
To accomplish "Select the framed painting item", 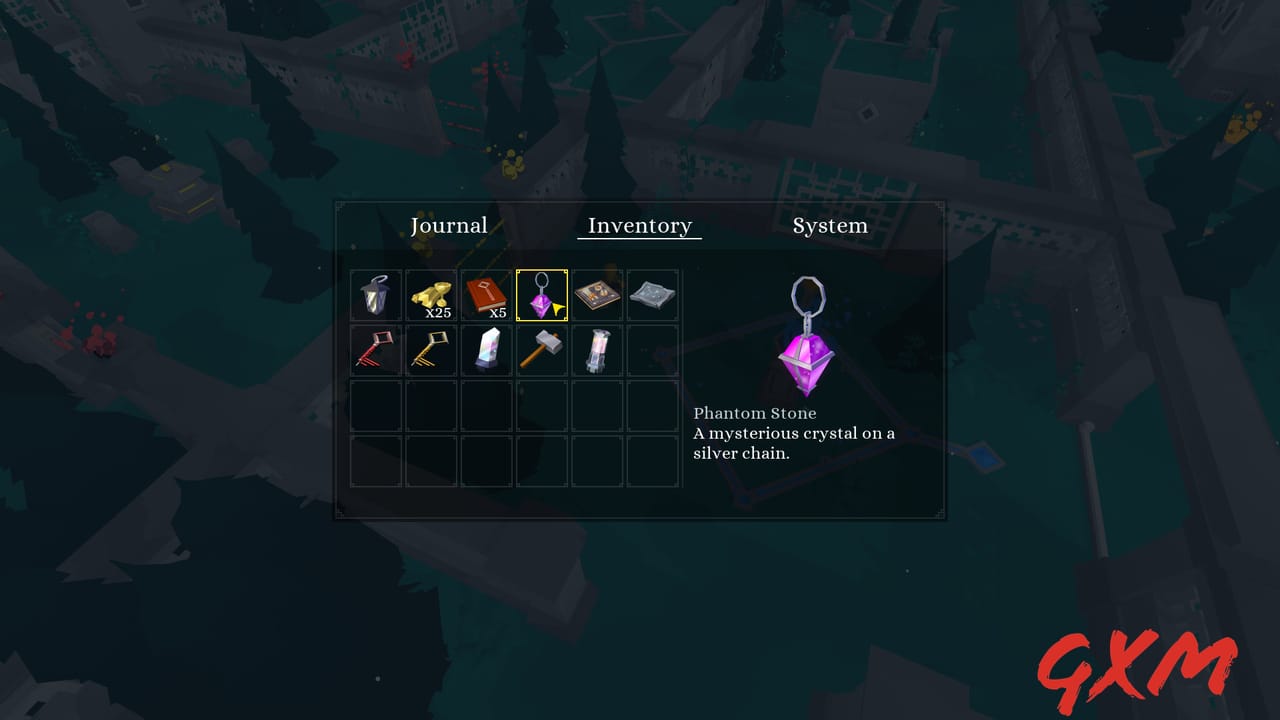I will 597,294.
